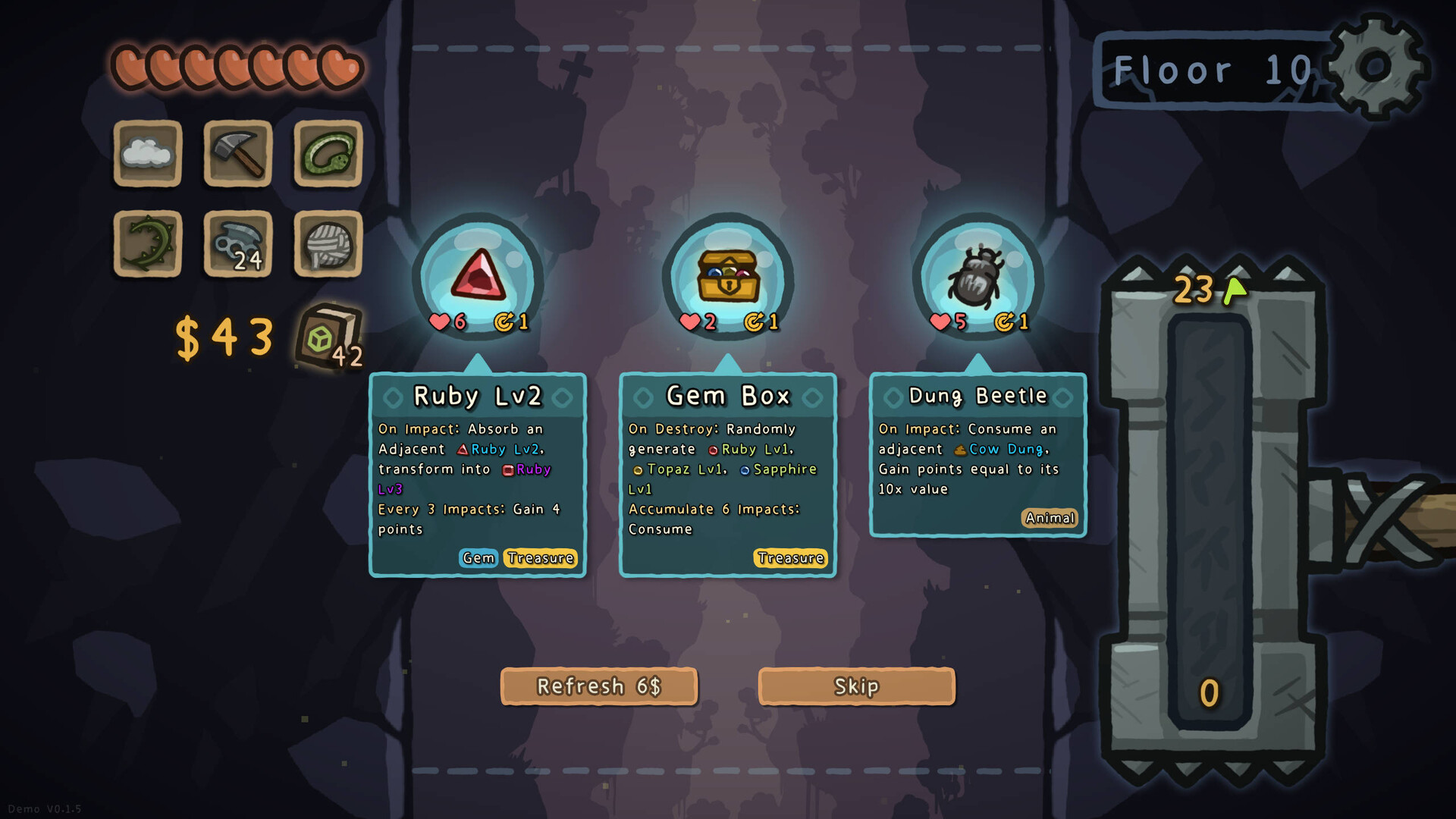
Task: Click the Gem tag on the Ruby card
Action: pyautogui.click(x=478, y=558)
